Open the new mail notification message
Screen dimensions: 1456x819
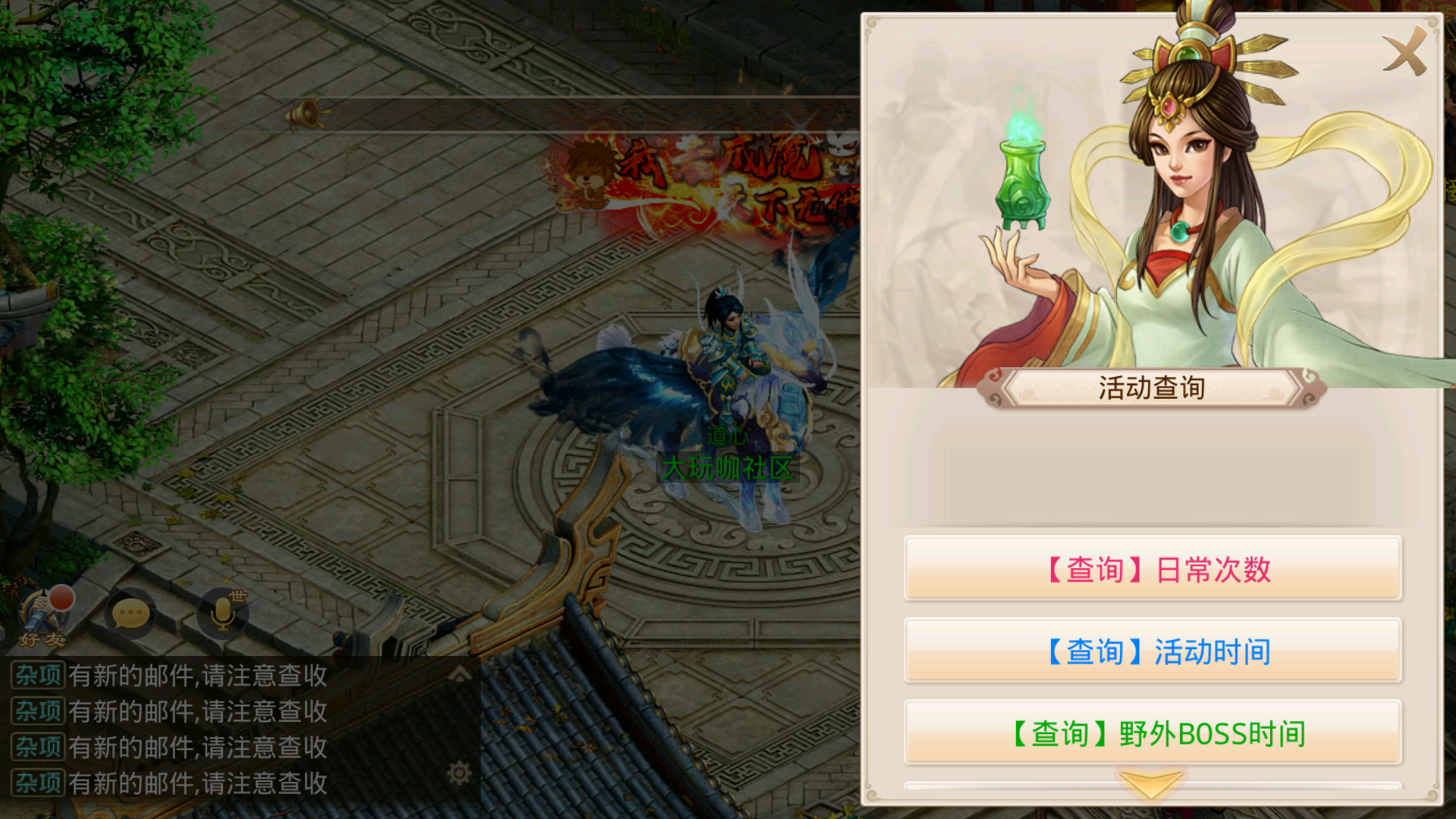click(x=197, y=677)
